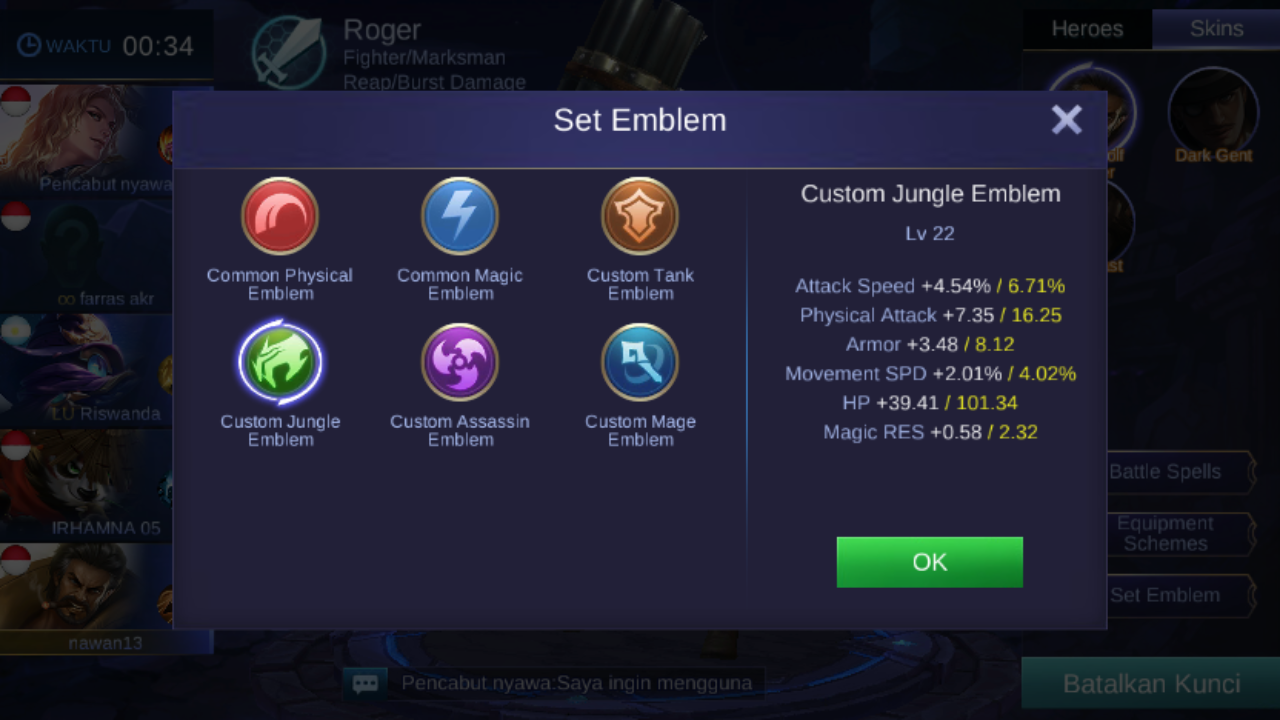Screen dimensions: 1280x720
Task: Open Battle Spells selection
Action: pos(1177,472)
